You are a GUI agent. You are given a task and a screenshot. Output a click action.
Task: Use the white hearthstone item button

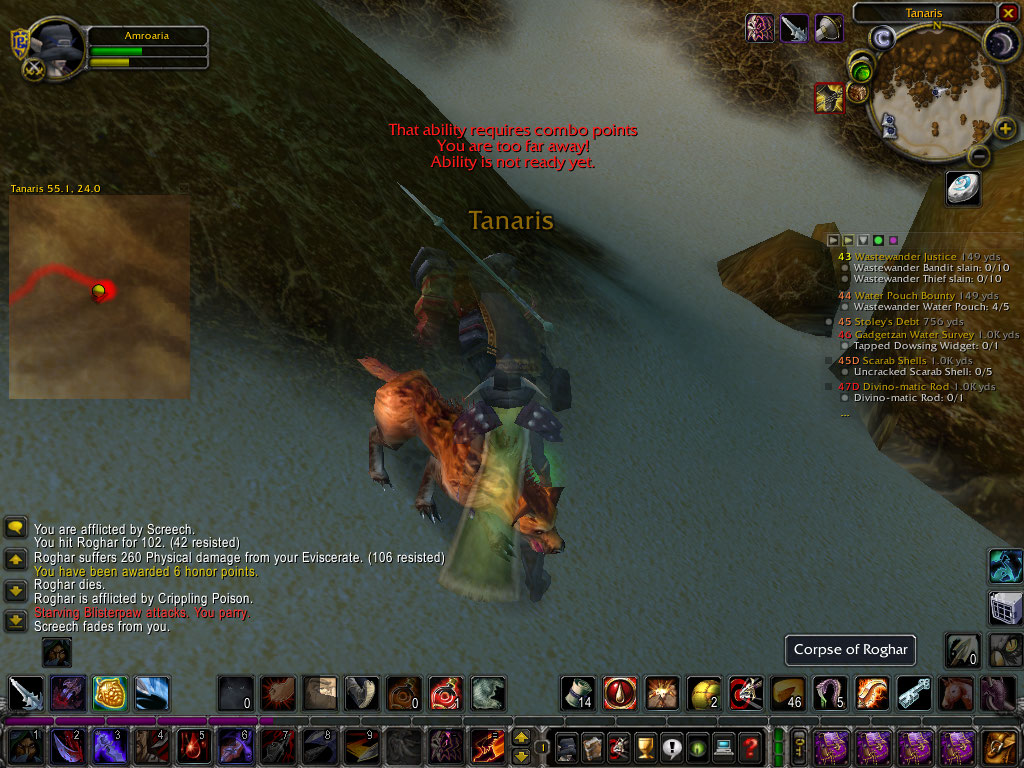963,187
